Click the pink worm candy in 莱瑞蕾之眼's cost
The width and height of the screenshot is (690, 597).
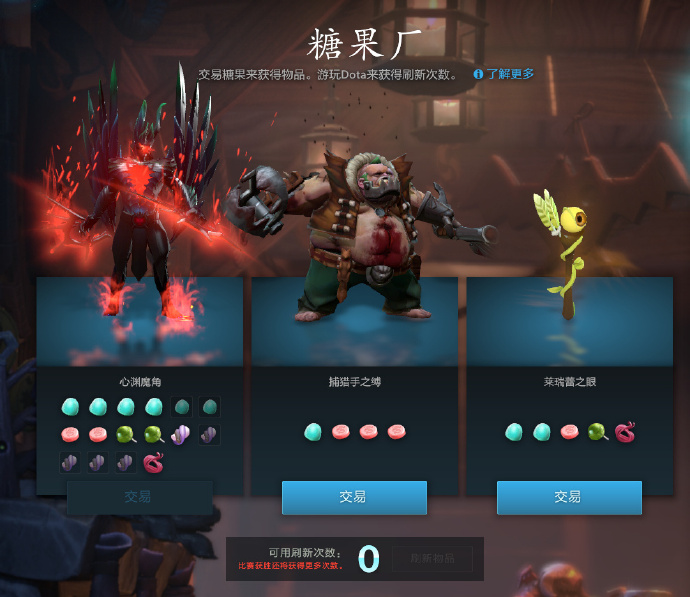tap(626, 432)
